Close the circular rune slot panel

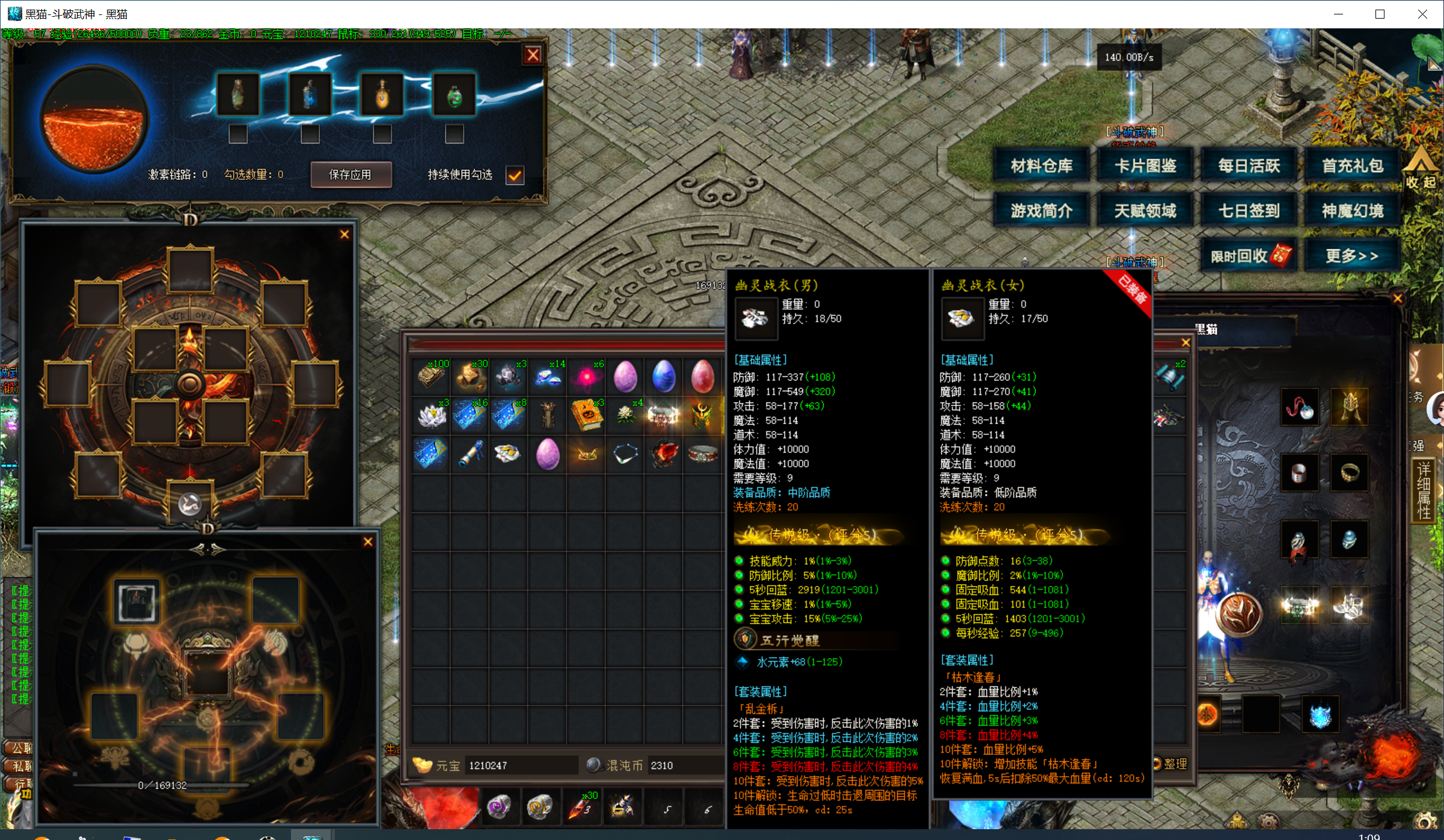344,234
